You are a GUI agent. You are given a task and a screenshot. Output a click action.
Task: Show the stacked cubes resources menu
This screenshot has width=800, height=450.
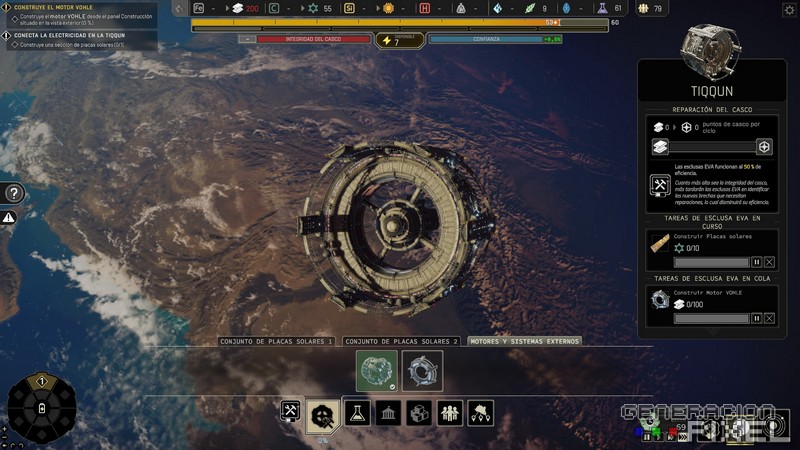click(x=419, y=412)
